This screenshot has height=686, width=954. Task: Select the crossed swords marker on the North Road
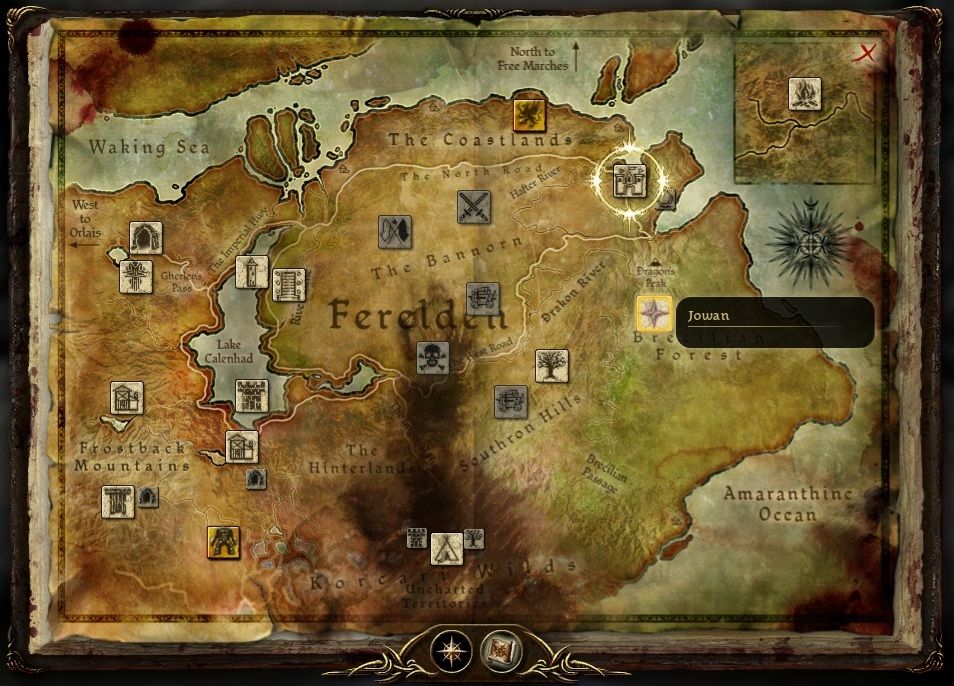click(473, 207)
